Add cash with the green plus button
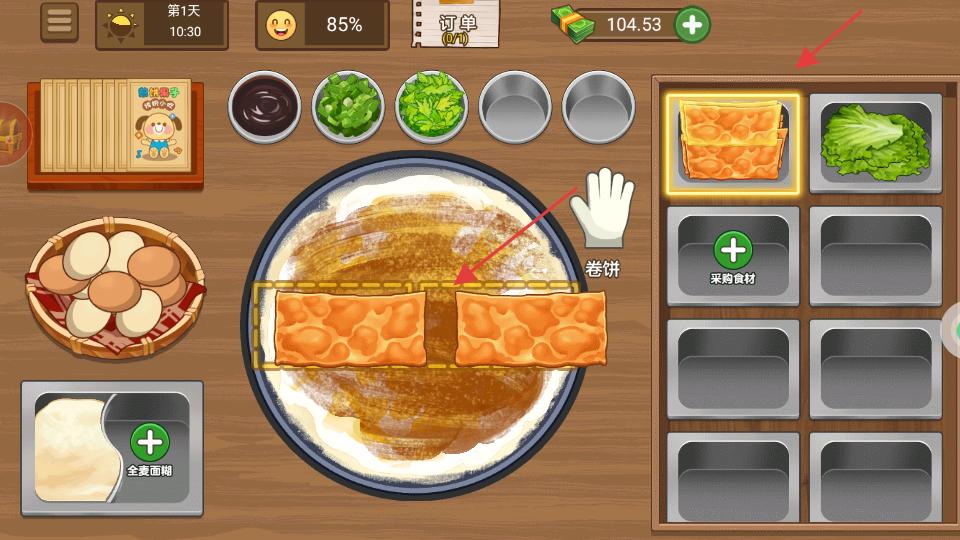The height and width of the screenshot is (540, 960). [693, 25]
